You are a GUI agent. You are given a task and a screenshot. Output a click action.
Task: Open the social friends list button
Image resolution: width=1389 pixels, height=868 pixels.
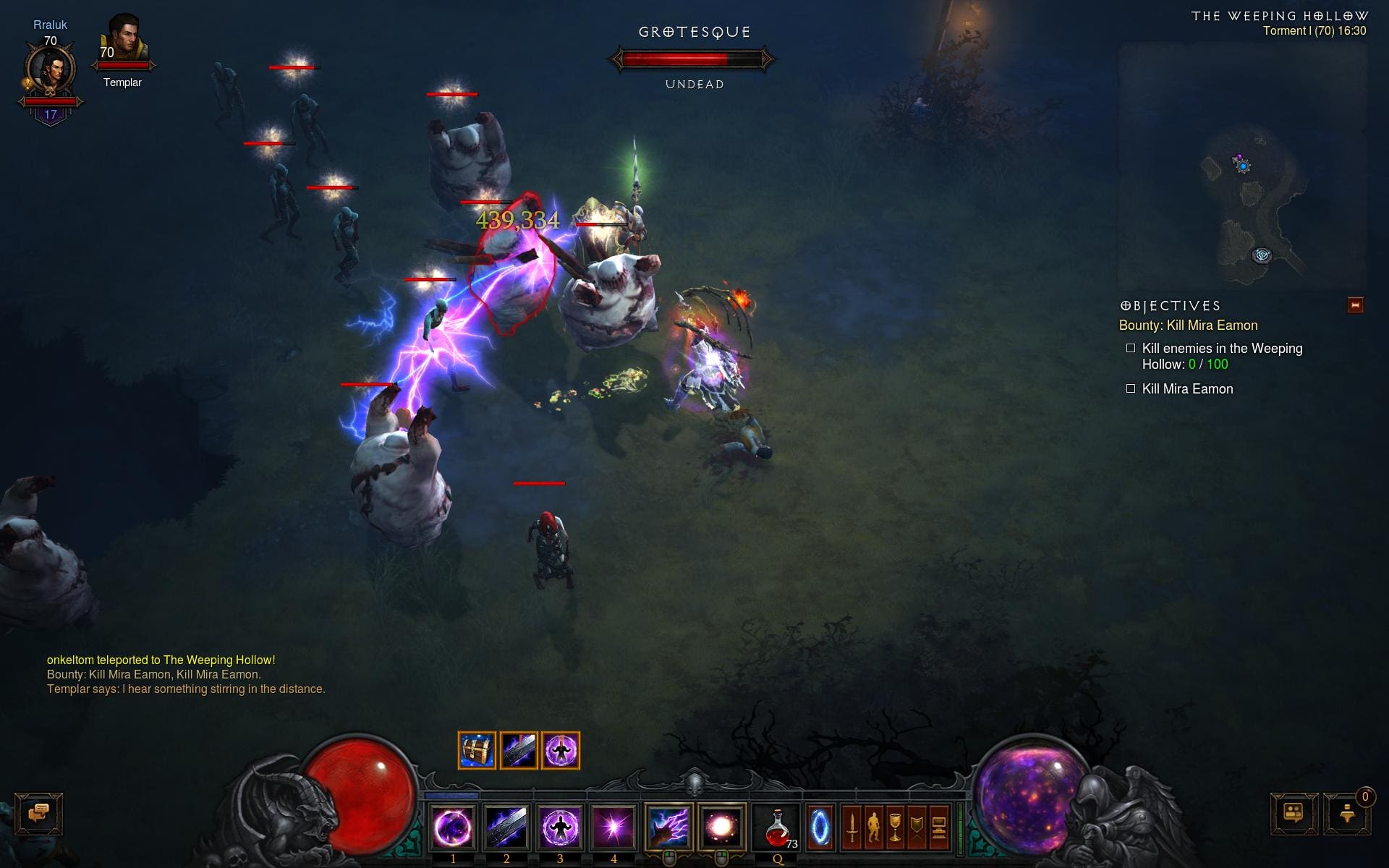[x=1294, y=814]
